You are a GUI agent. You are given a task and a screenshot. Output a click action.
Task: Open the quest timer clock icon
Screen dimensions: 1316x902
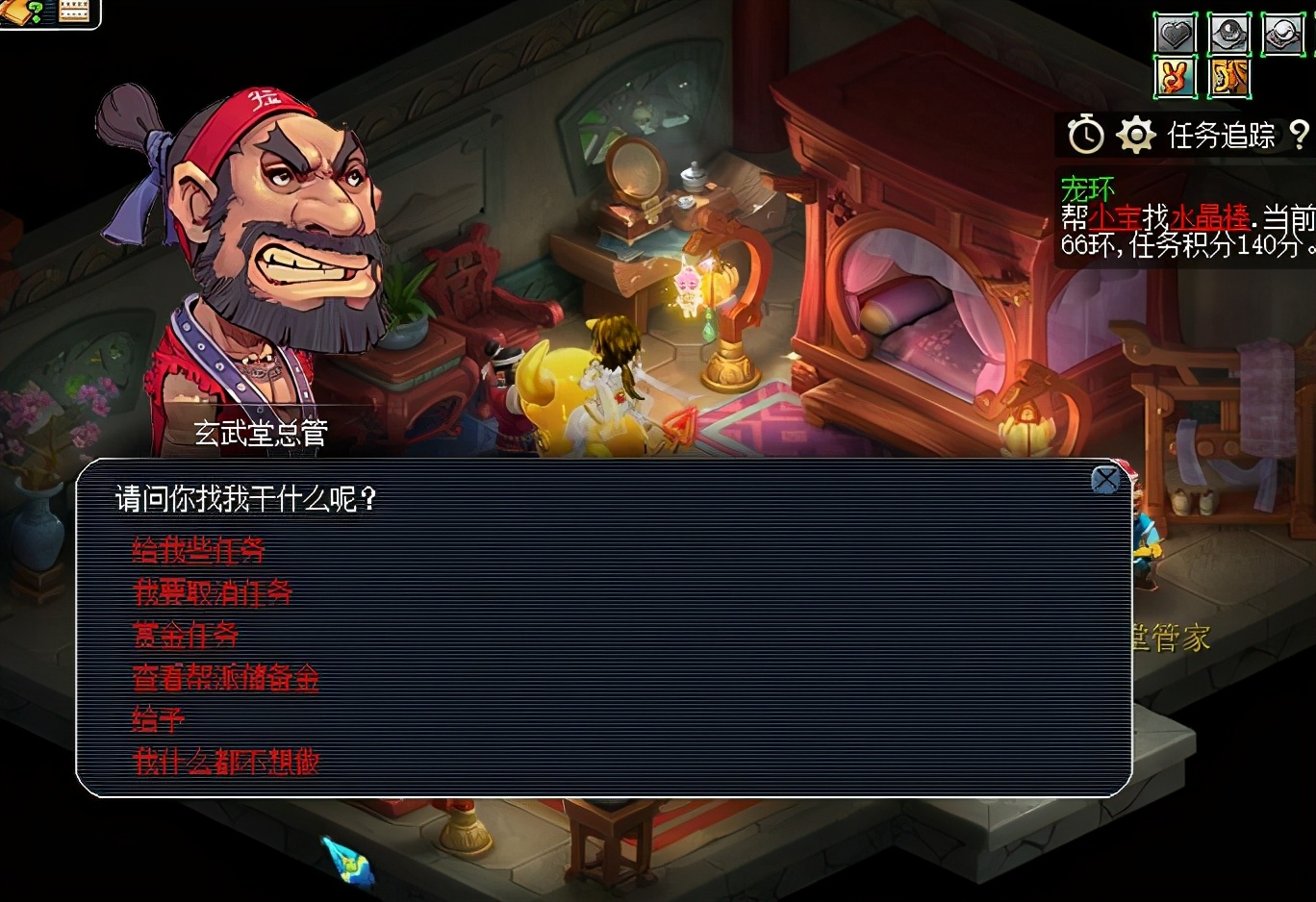(1086, 136)
